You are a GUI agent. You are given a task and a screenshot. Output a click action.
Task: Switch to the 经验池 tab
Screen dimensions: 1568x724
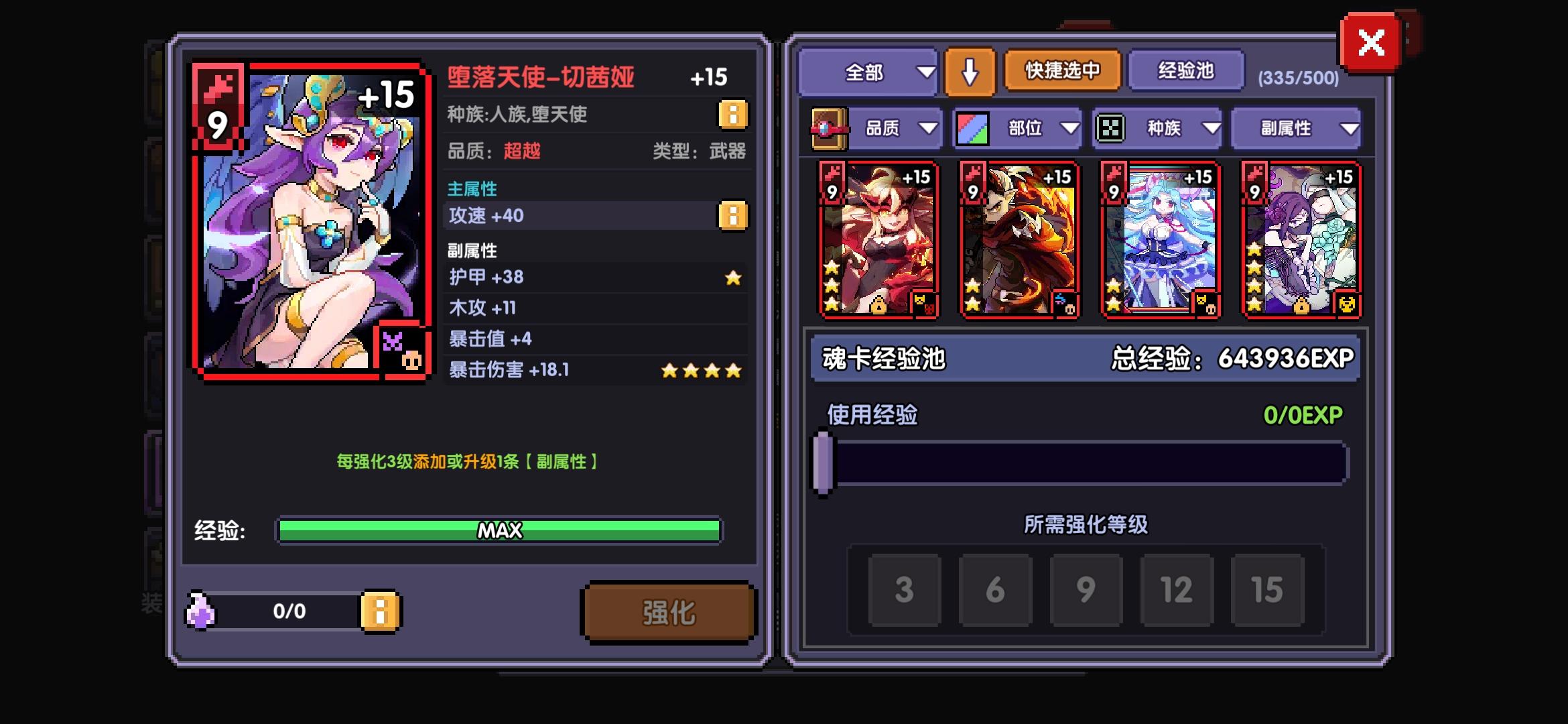click(x=1186, y=71)
